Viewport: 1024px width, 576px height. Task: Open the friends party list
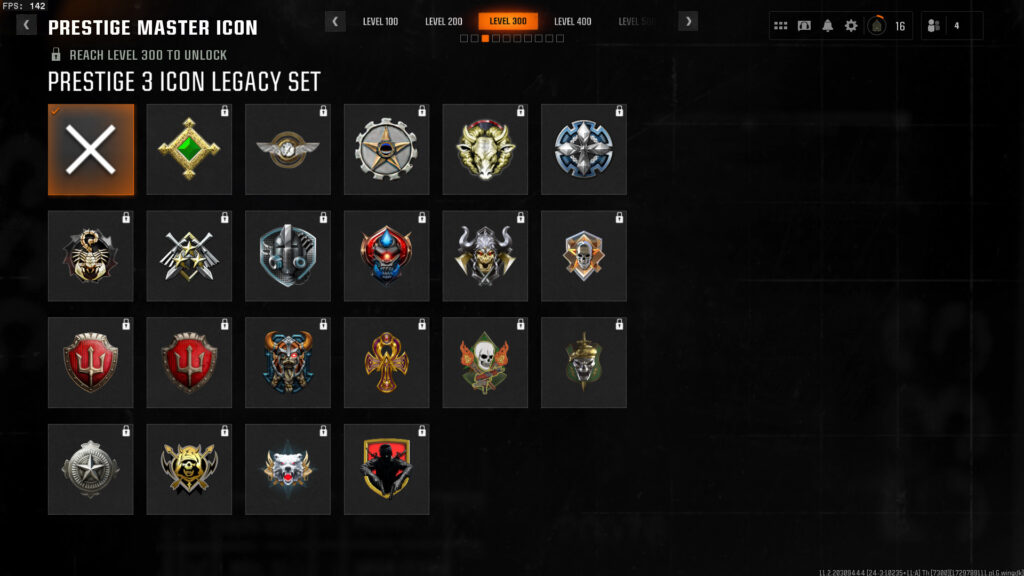click(950, 26)
